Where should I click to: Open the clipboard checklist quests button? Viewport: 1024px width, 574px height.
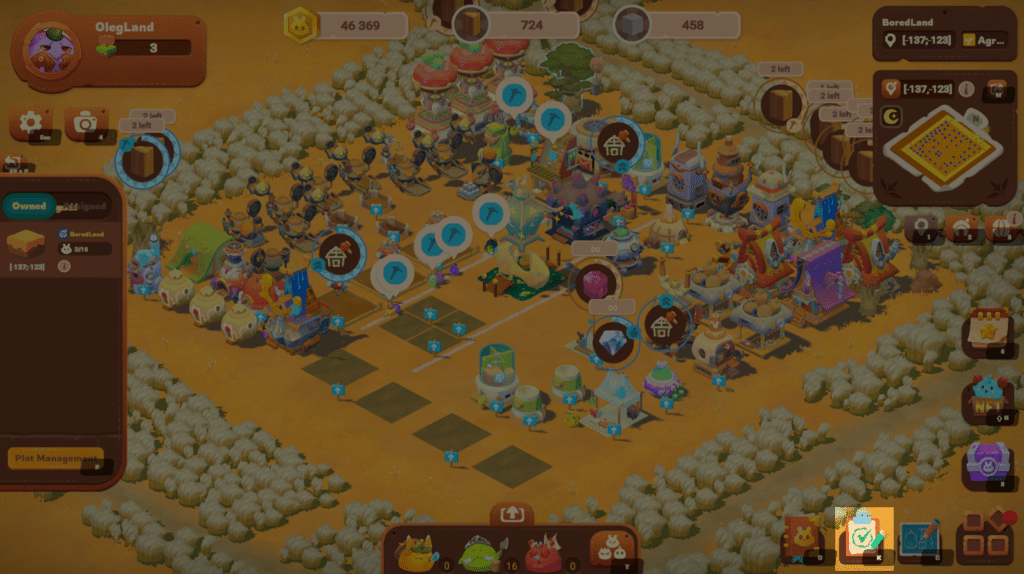tap(862, 538)
